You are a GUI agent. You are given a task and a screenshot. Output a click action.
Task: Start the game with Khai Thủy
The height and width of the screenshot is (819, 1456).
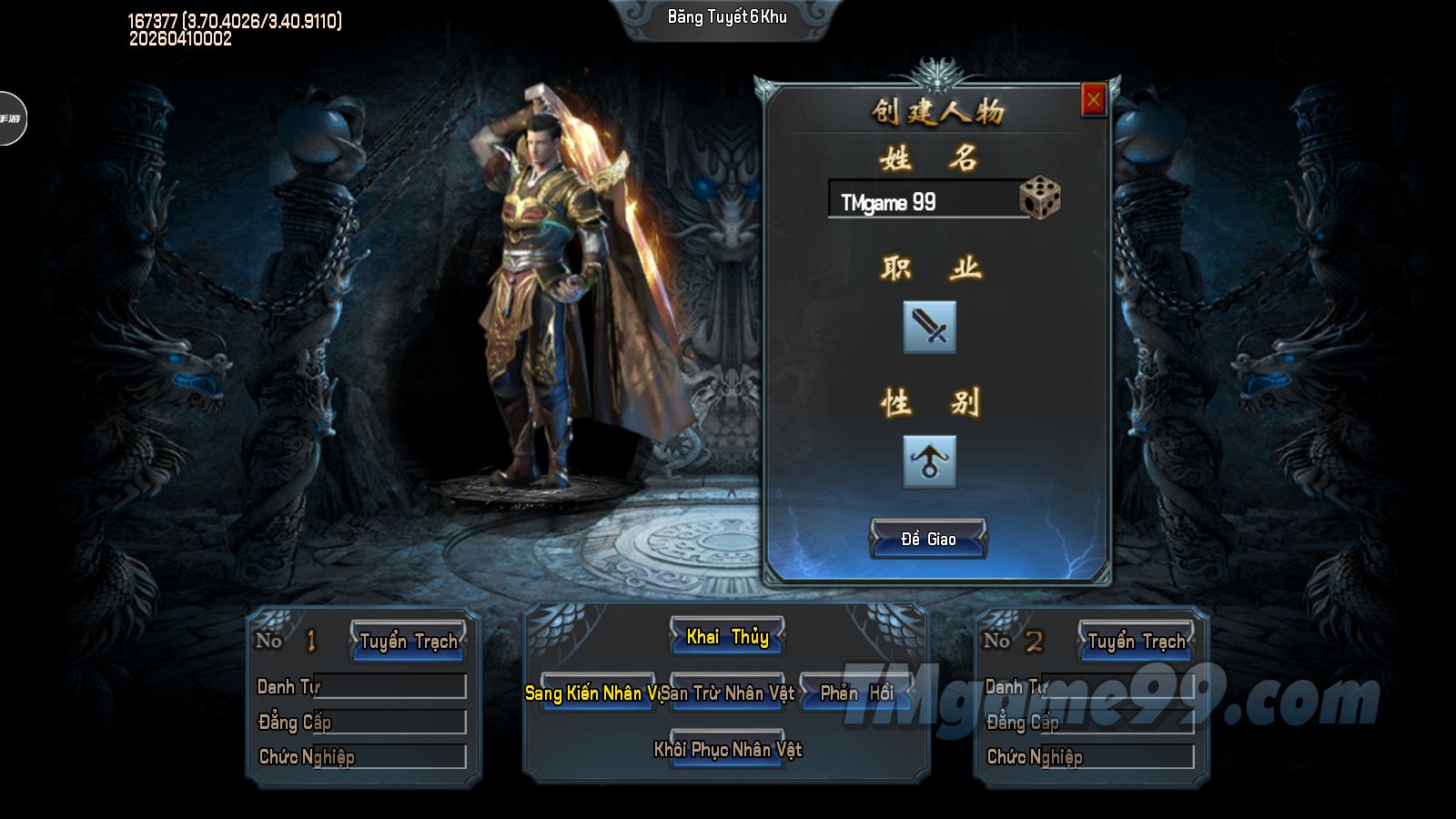(727, 637)
